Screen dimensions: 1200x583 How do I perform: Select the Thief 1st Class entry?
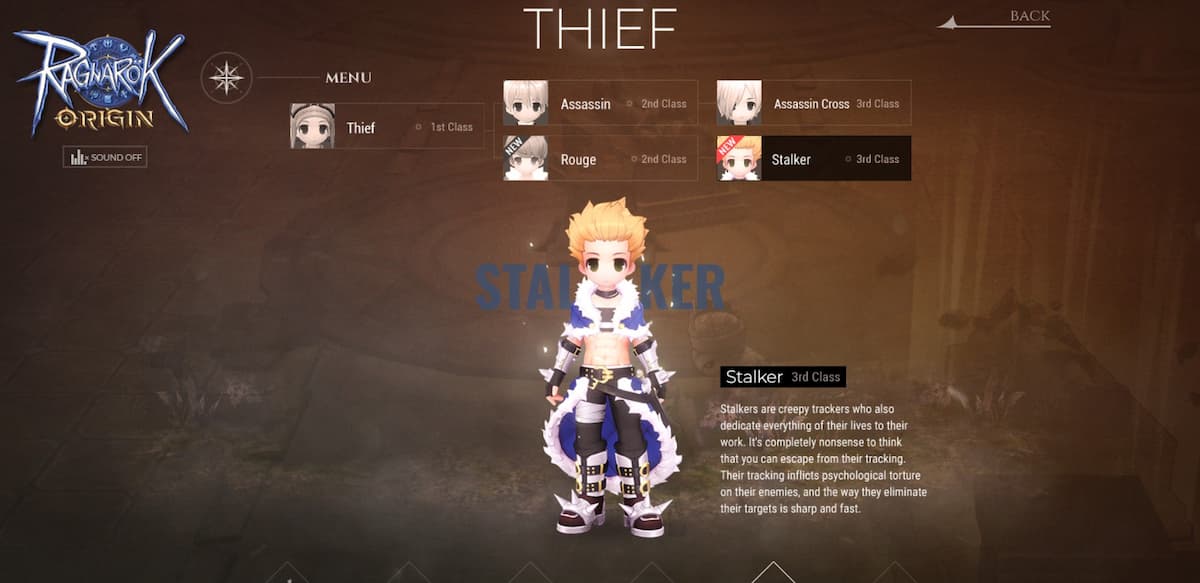click(x=386, y=127)
